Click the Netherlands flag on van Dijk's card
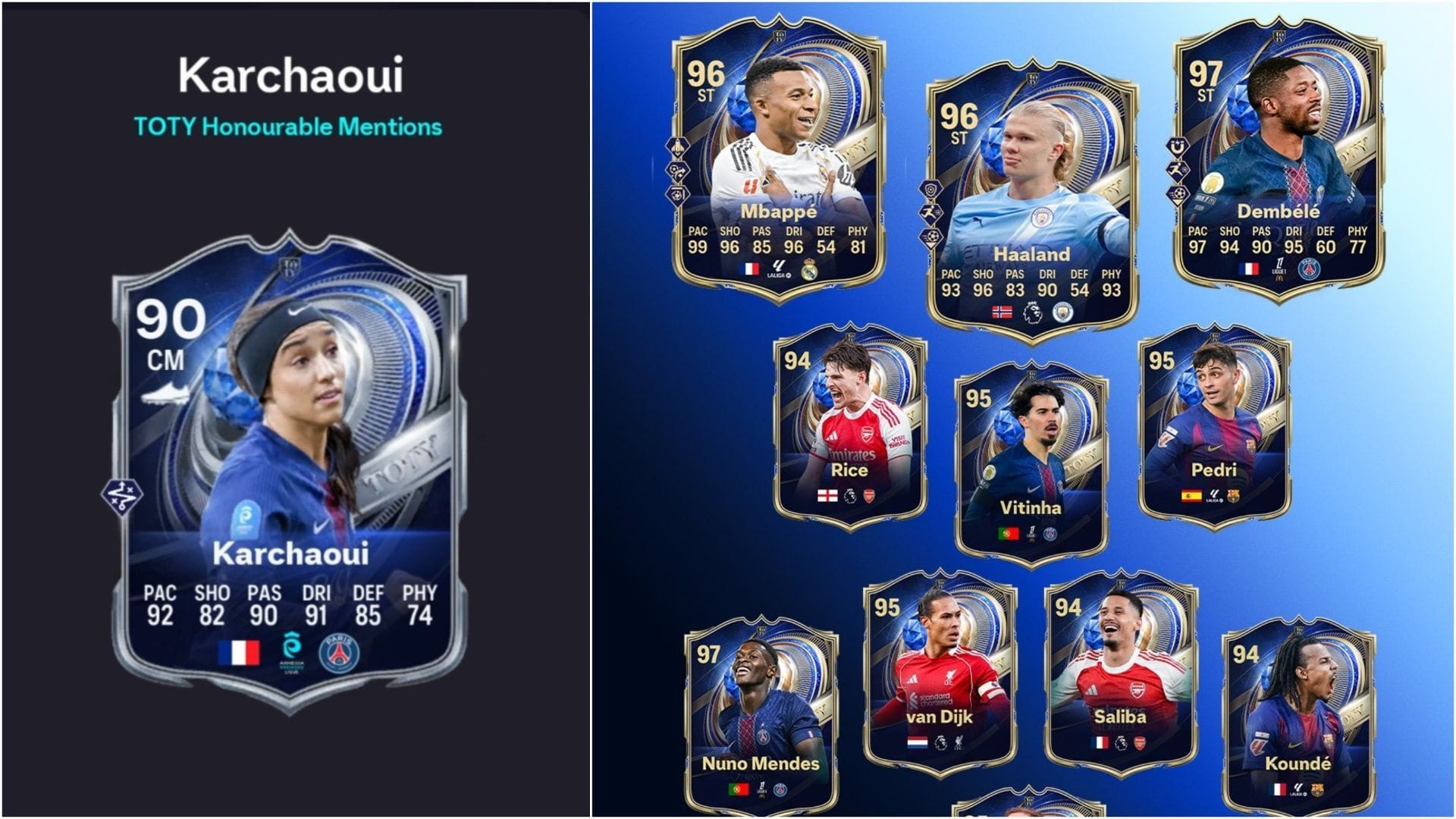The height and width of the screenshot is (819, 1456). tap(918, 742)
